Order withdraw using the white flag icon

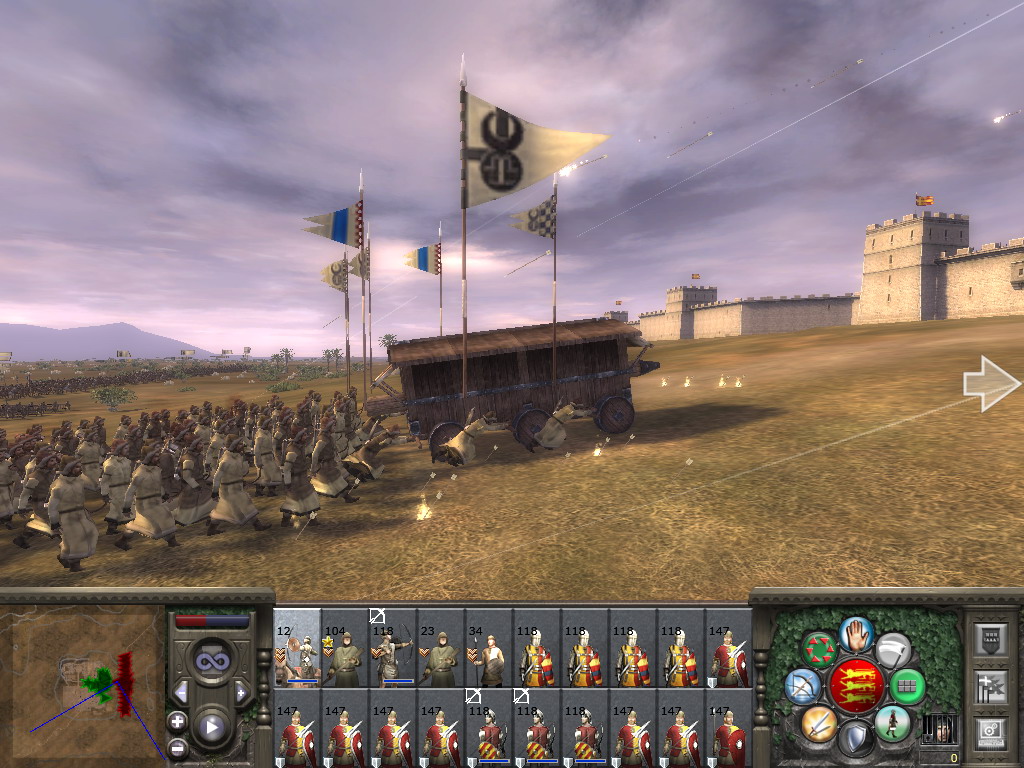[x=892, y=650]
